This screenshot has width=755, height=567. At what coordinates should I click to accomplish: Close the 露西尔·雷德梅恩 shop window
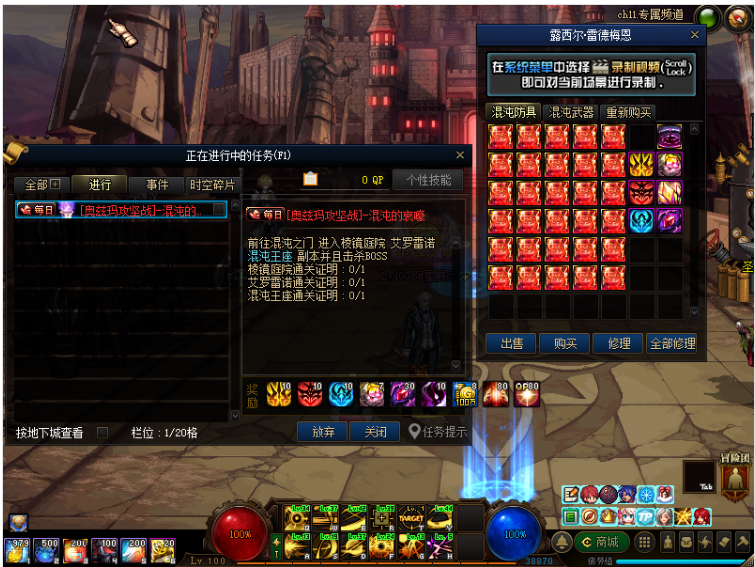coord(695,35)
